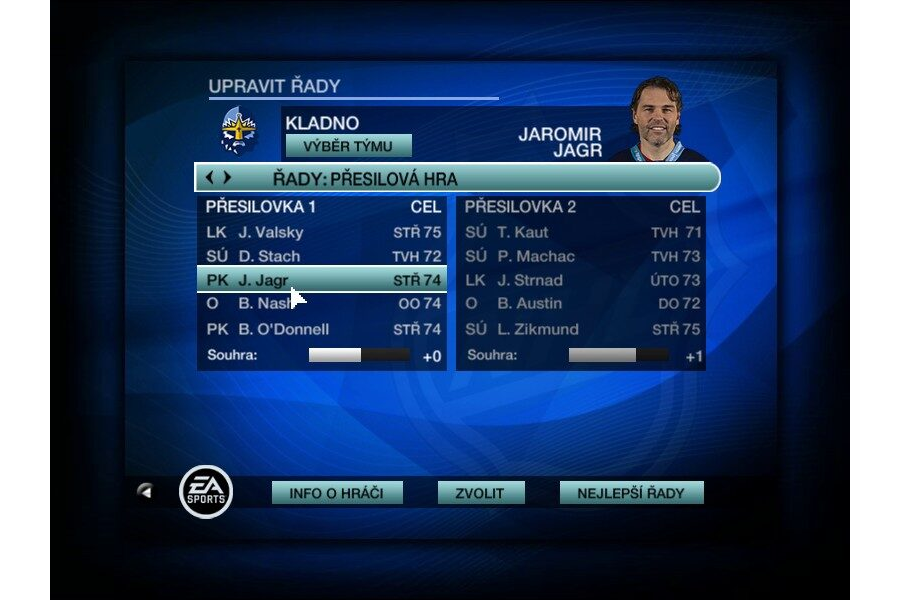Apply NEJLEPŠÍ ŘADY best lines

(631, 493)
